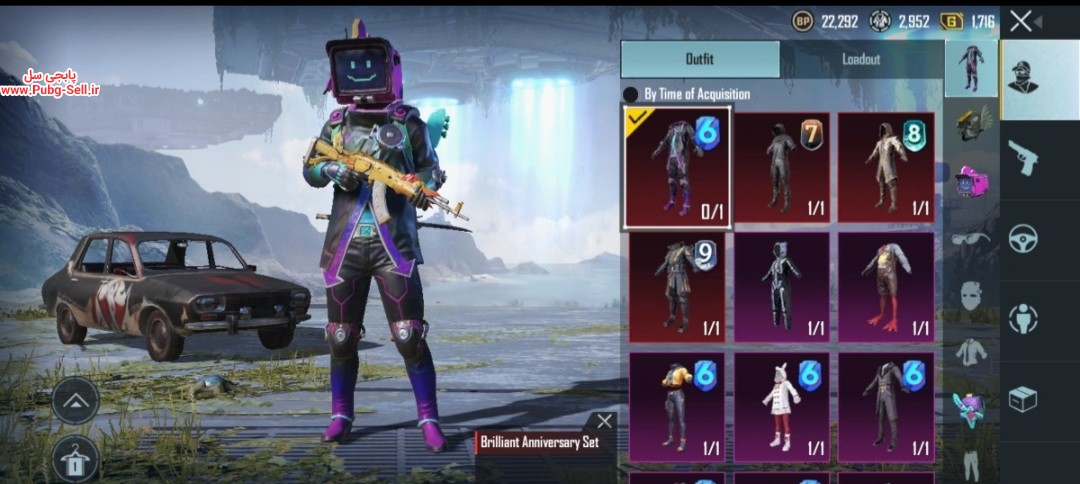Viewport: 1080px width, 484px height.
Task: Choose the black skeleton suit outfit
Action: point(782,287)
